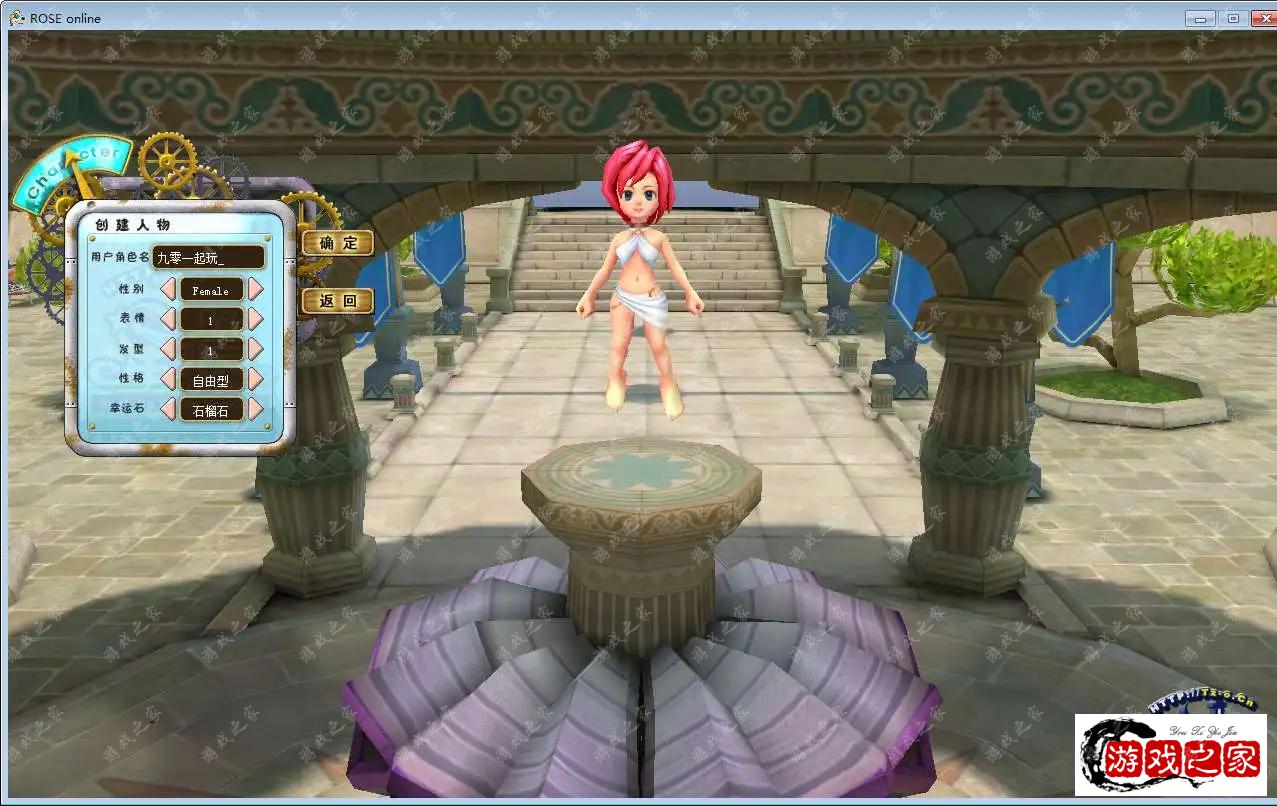Switch to previous 发型 hairstyle

click(168, 350)
